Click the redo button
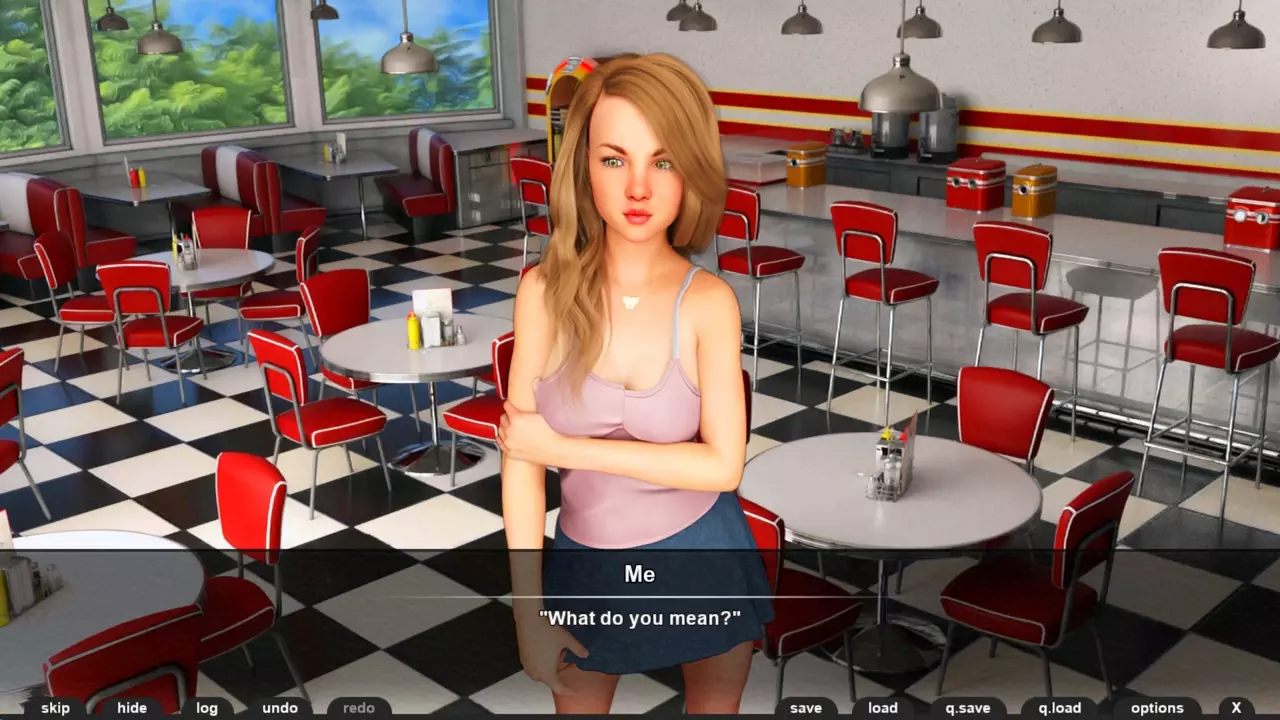Viewport: 1280px width, 720px height. pyautogui.click(x=359, y=708)
